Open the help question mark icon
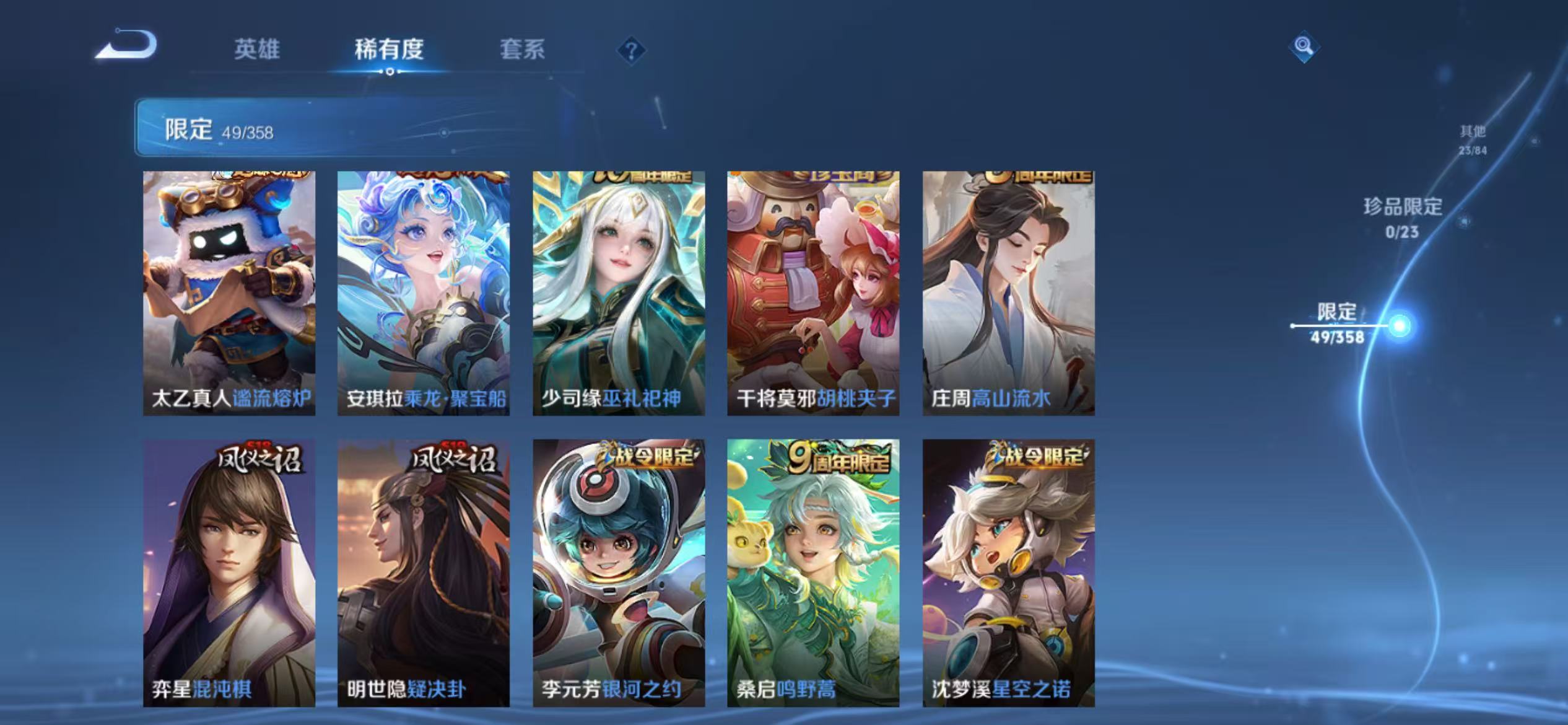This screenshot has width=1568, height=725. [x=630, y=51]
